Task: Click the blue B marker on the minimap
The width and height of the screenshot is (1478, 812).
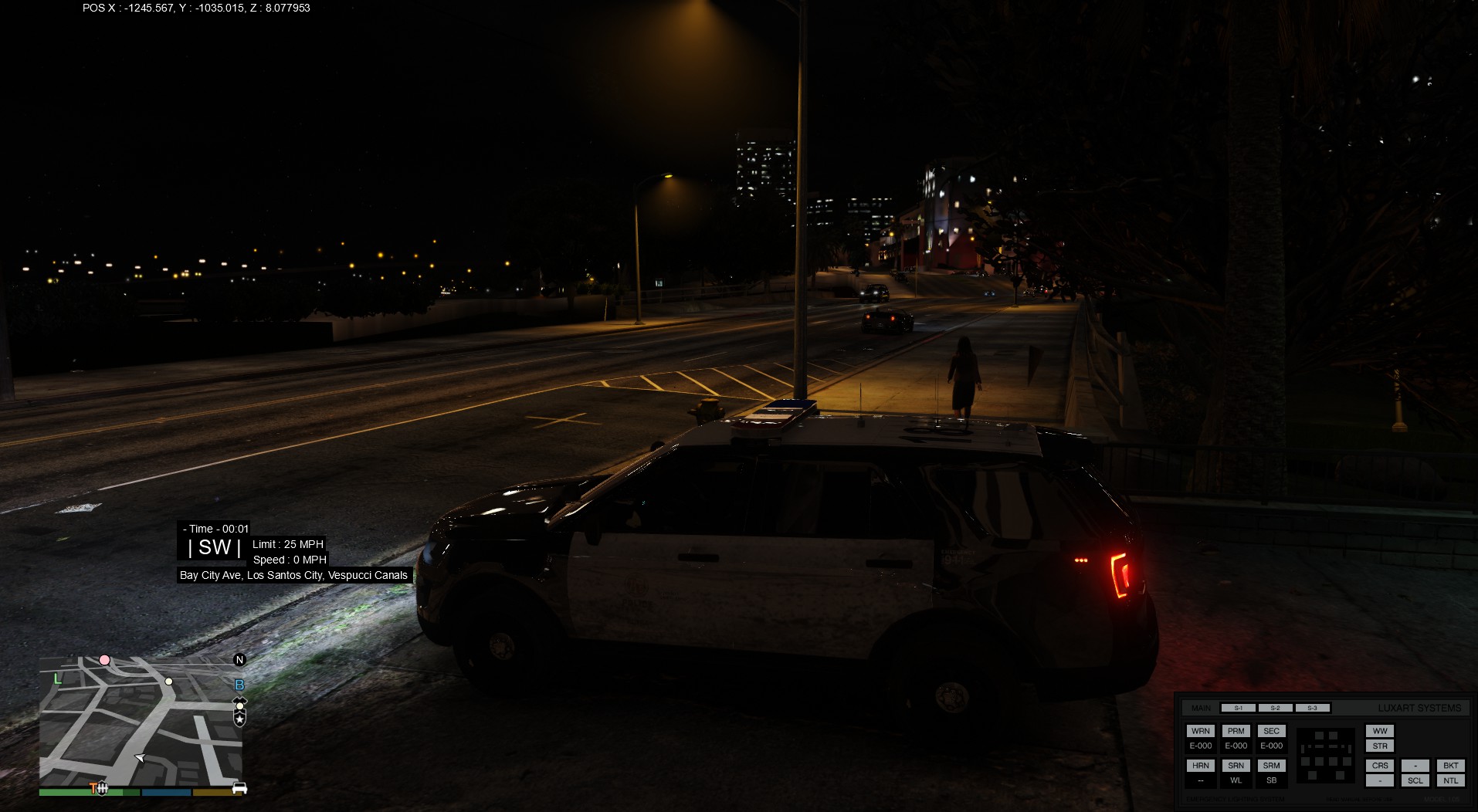Action: pos(239,685)
